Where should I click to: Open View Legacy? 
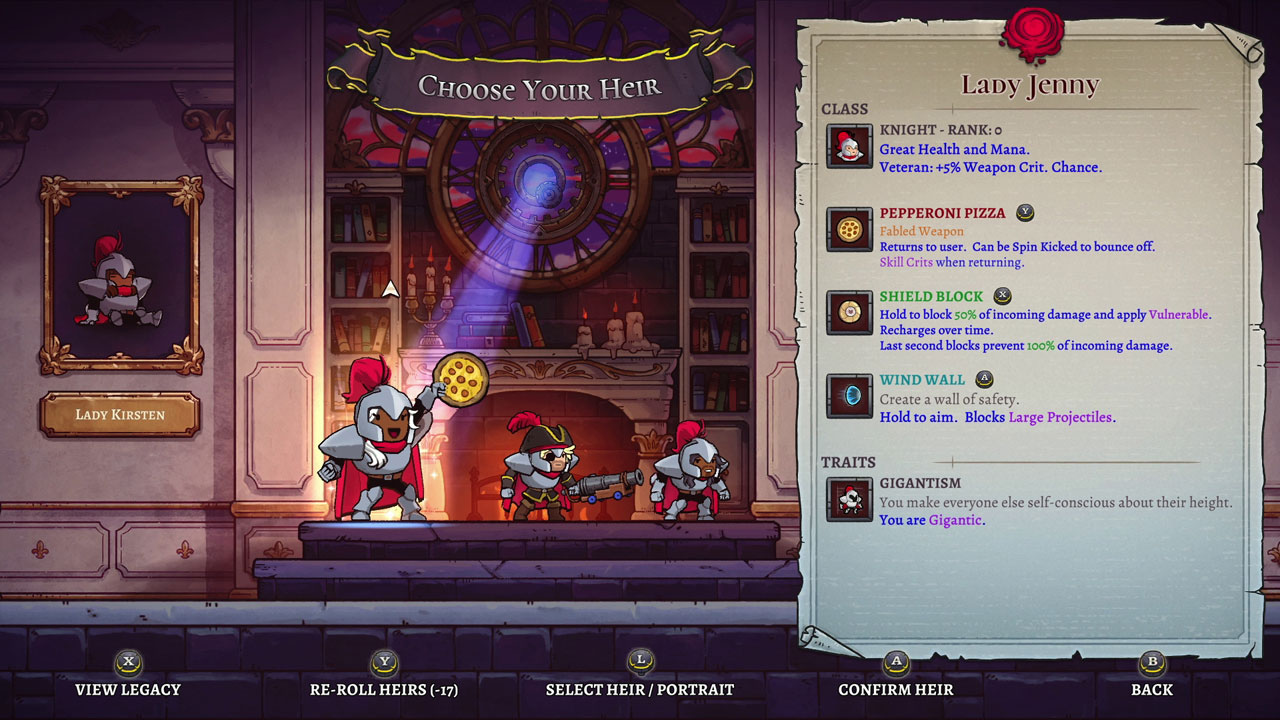click(130, 689)
